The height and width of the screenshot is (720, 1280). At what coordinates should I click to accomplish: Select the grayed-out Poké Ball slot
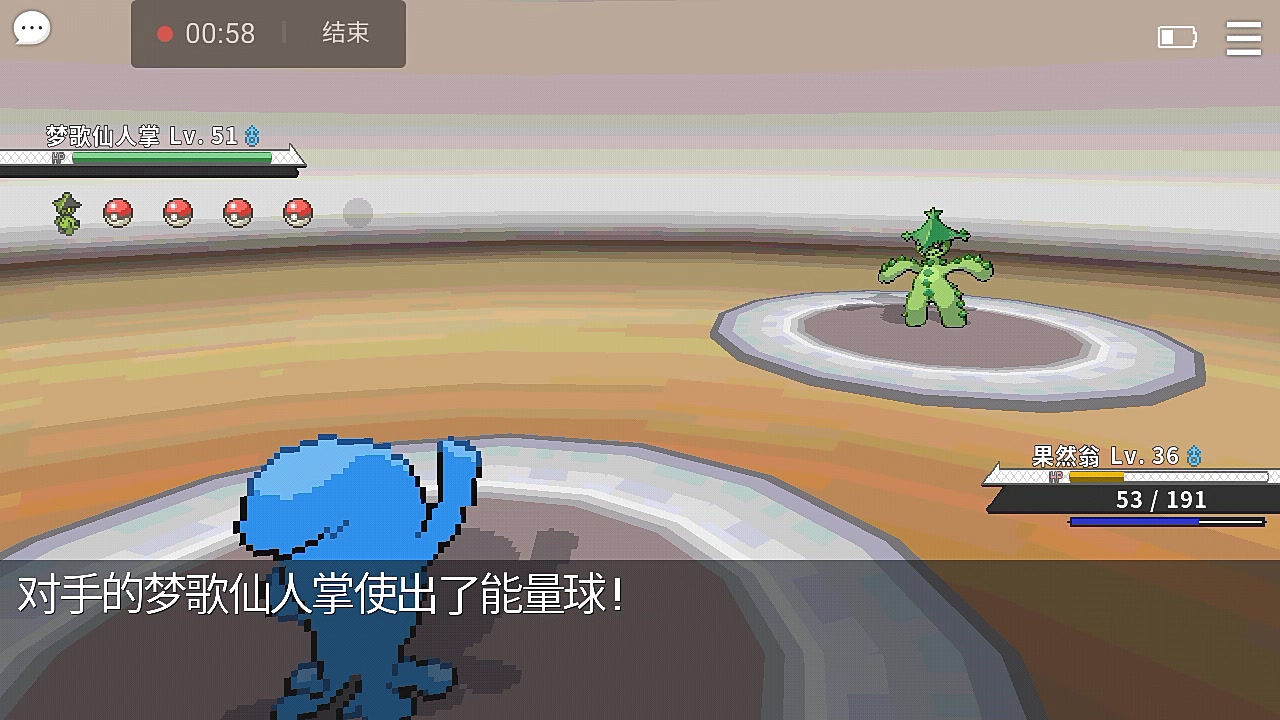(357, 212)
